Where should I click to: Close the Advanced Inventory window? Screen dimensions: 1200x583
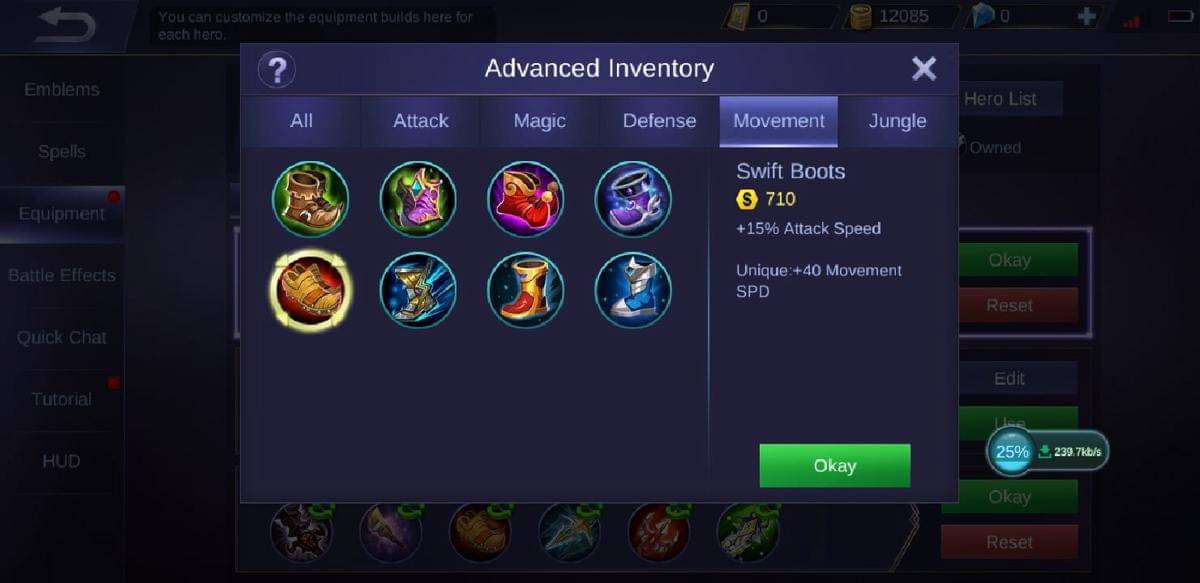point(924,69)
